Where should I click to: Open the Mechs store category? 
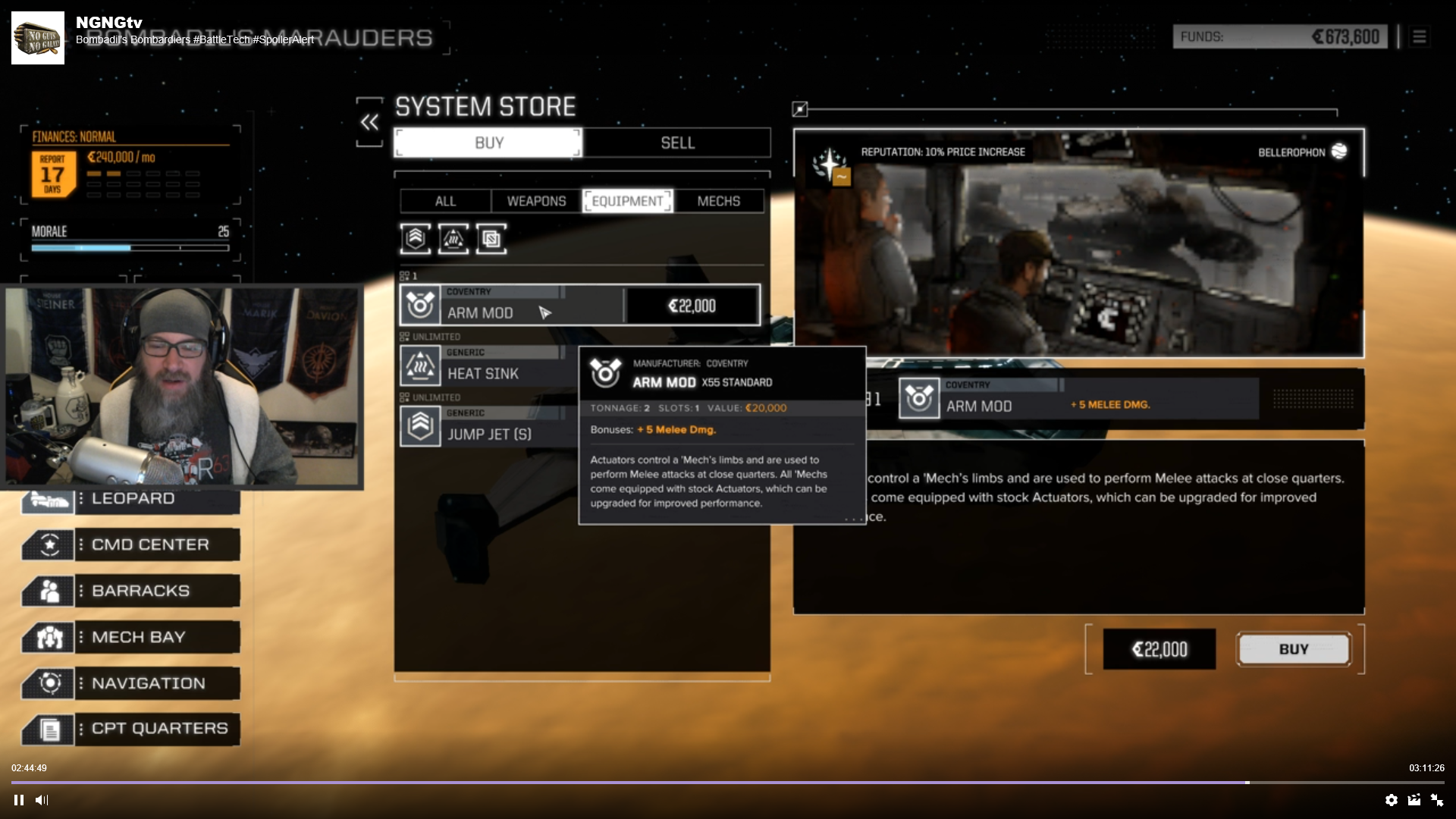[x=718, y=201]
